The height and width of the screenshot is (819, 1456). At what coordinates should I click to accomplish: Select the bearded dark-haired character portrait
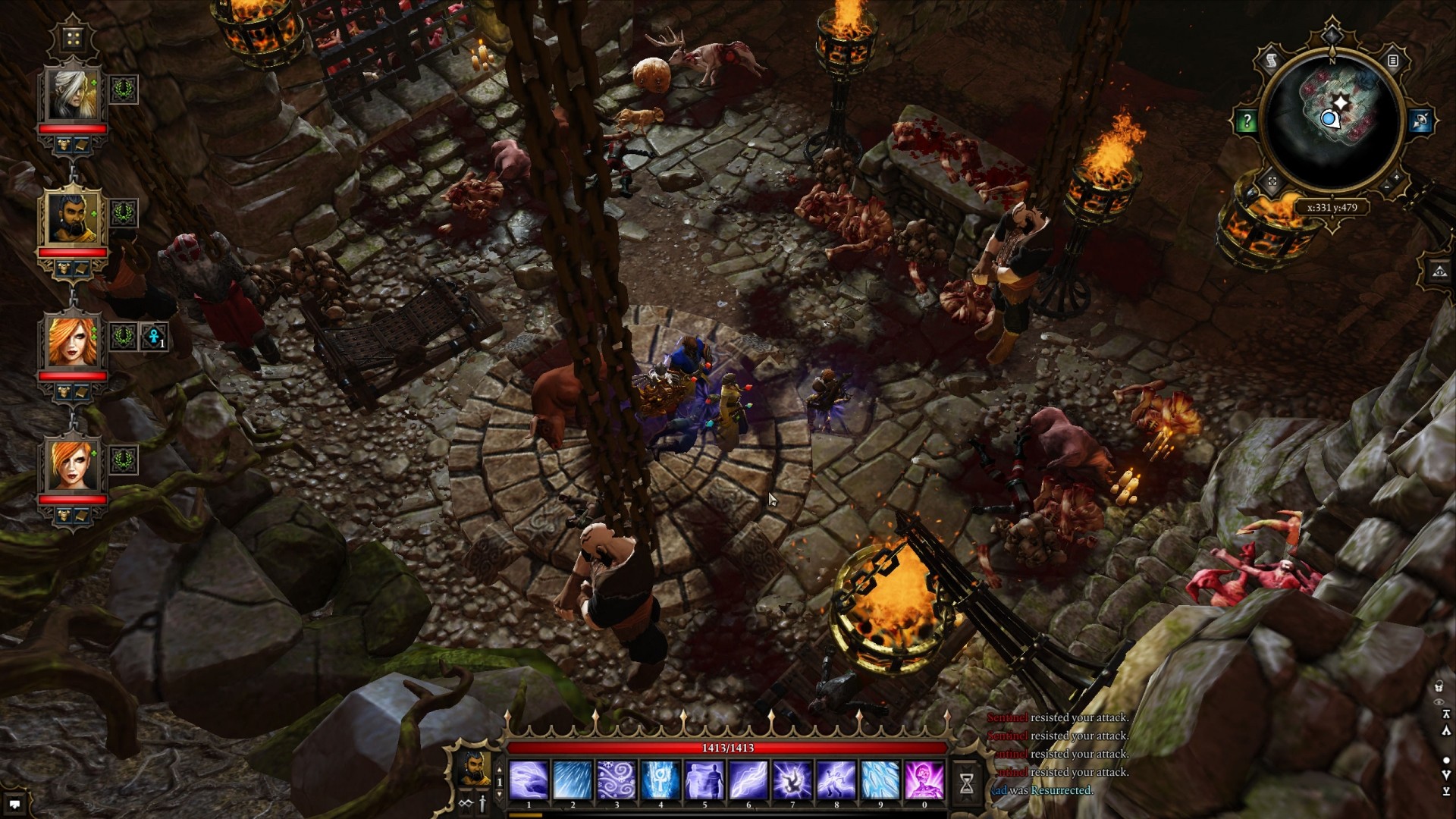[74, 218]
